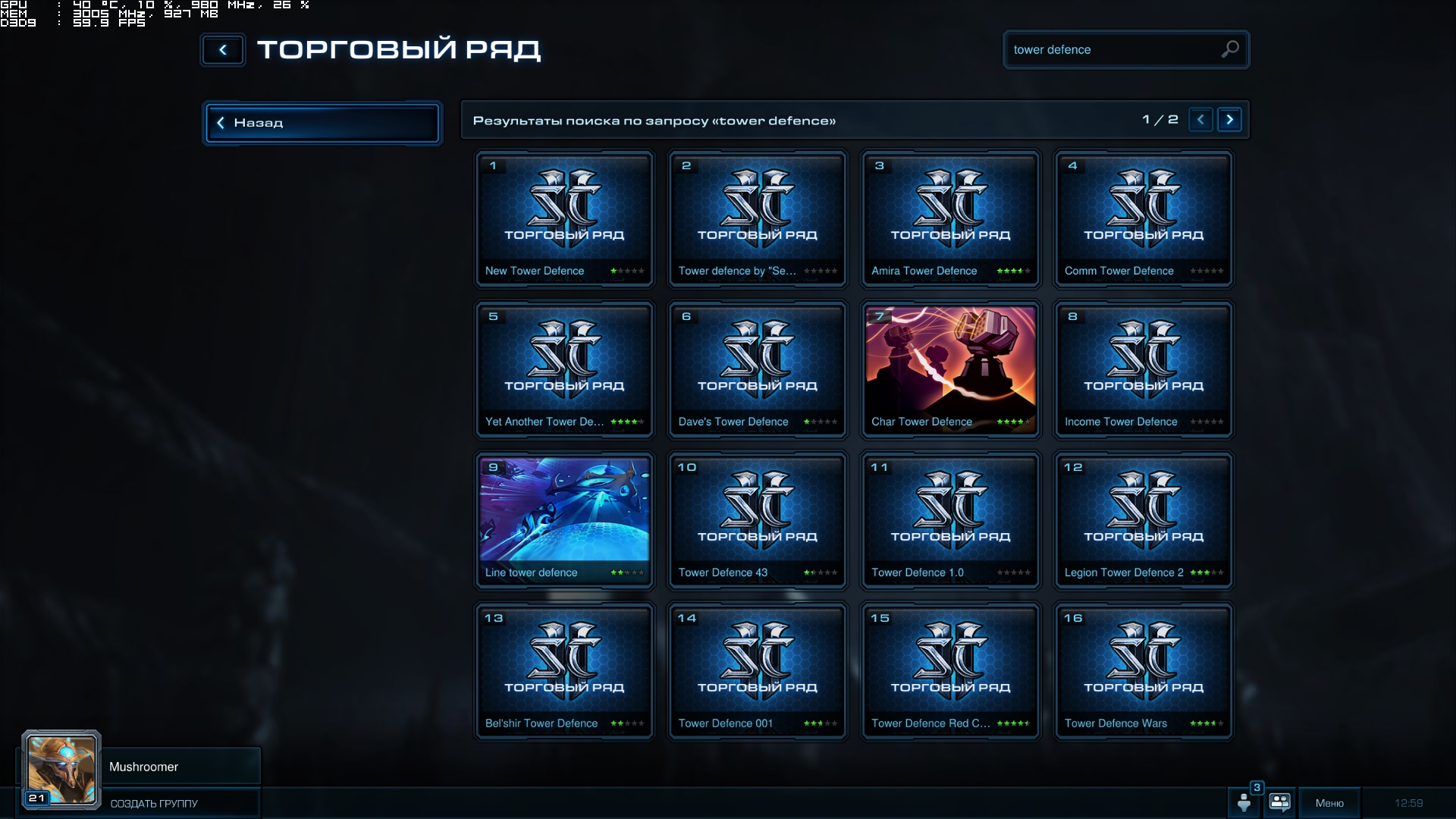The image size is (1456, 819).
Task: Focus the tower defence search field
Action: 1111,50
